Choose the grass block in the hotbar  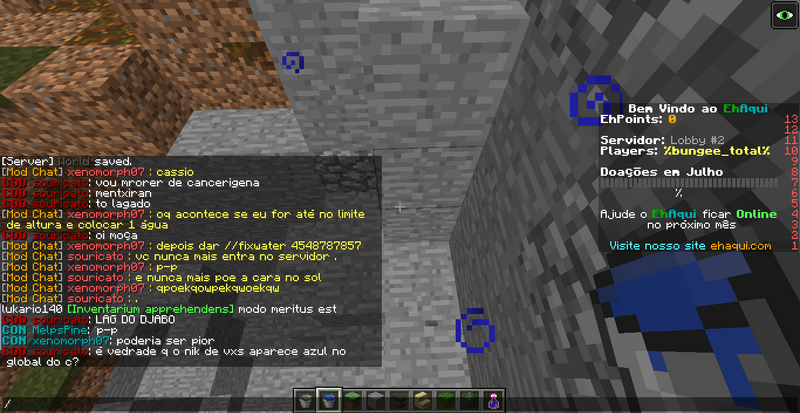point(352,401)
